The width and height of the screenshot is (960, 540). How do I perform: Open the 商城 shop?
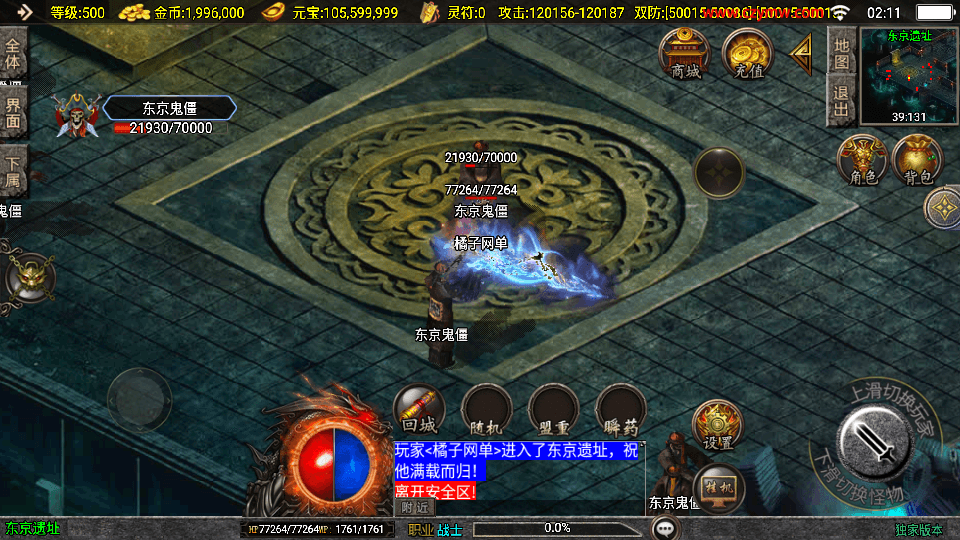coord(685,54)
